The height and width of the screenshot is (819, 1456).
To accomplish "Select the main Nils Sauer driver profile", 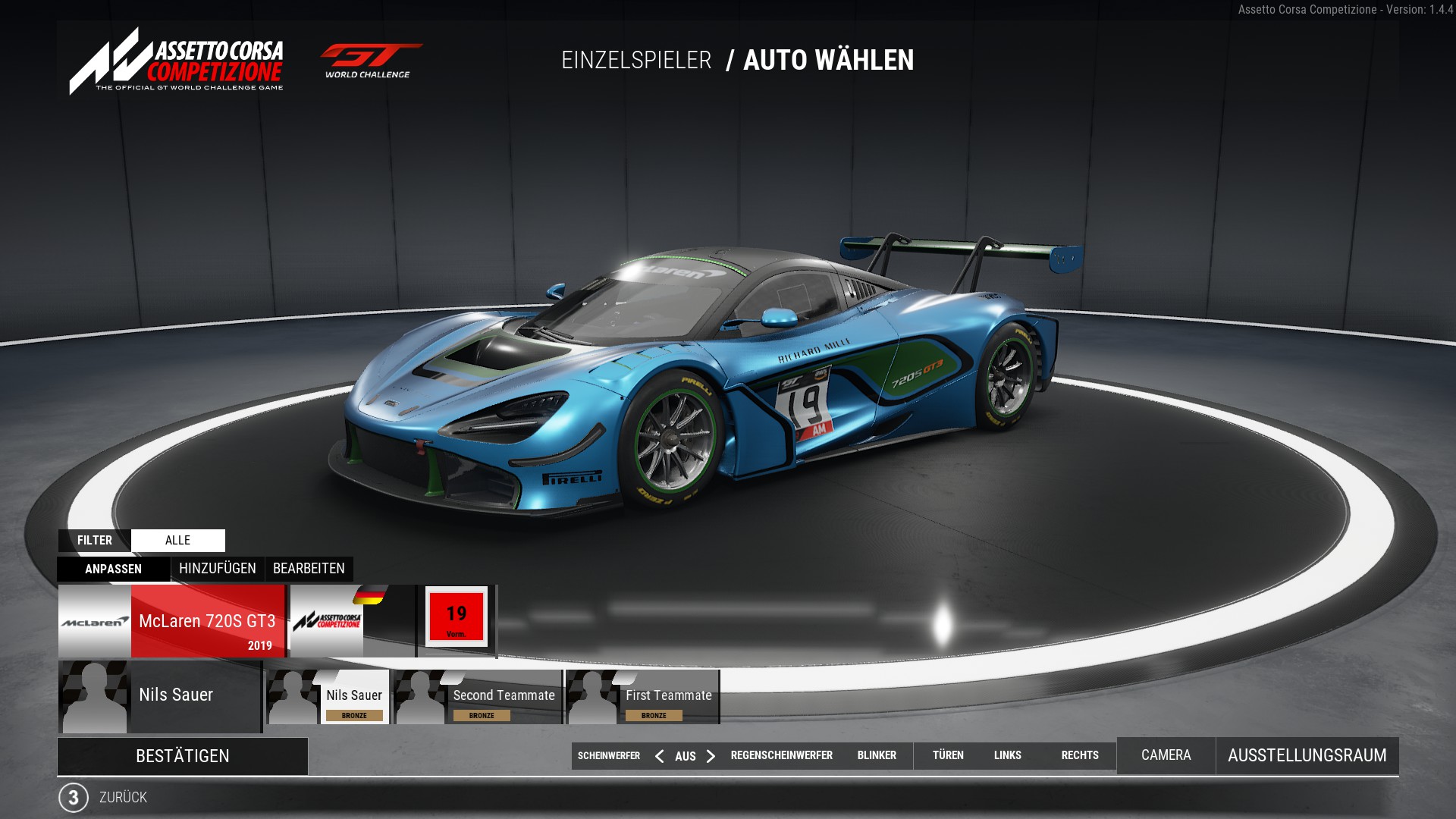I will point(160,696).
